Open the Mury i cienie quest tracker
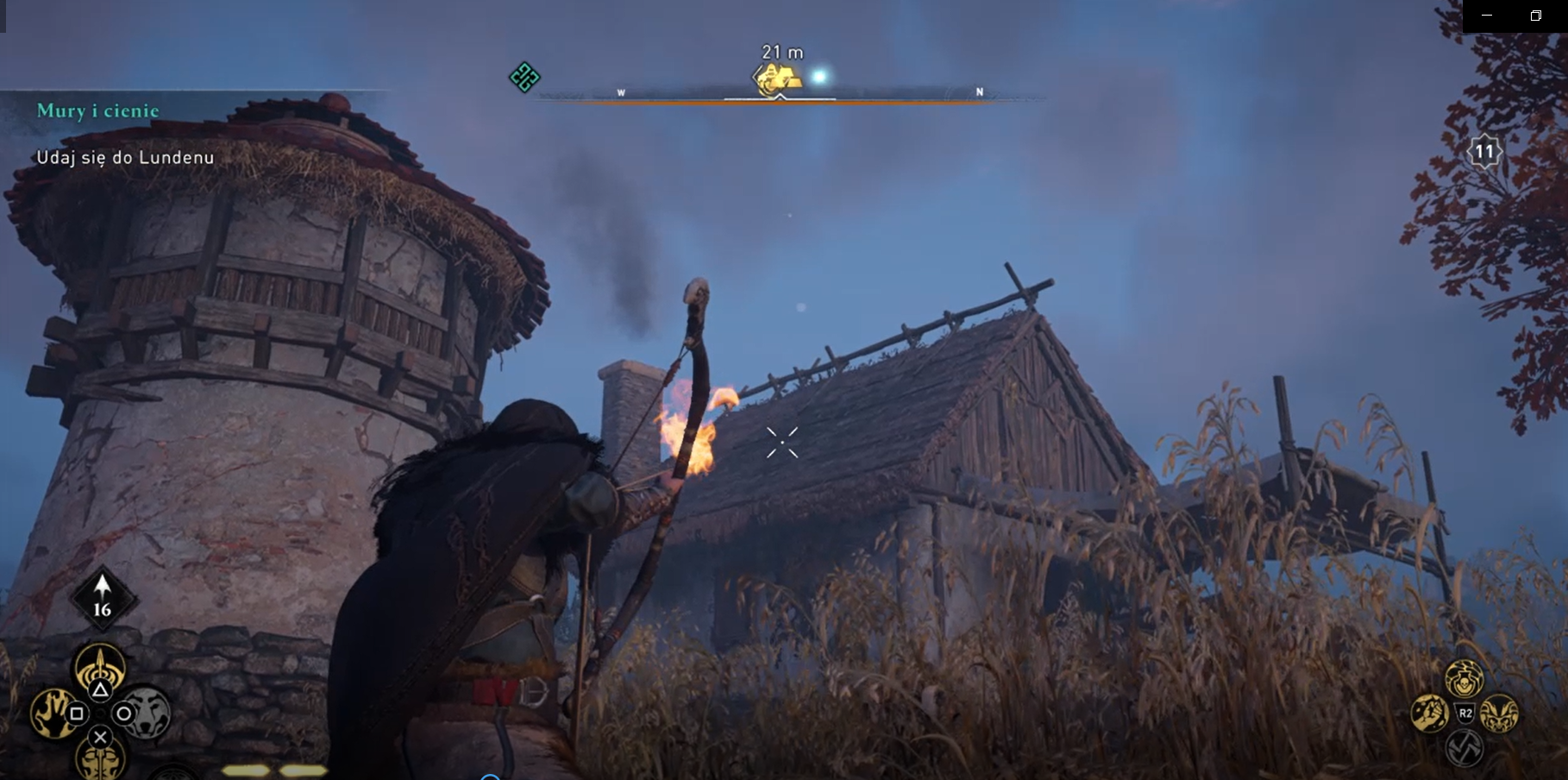Screen dimensions: 1568x780 97,110
